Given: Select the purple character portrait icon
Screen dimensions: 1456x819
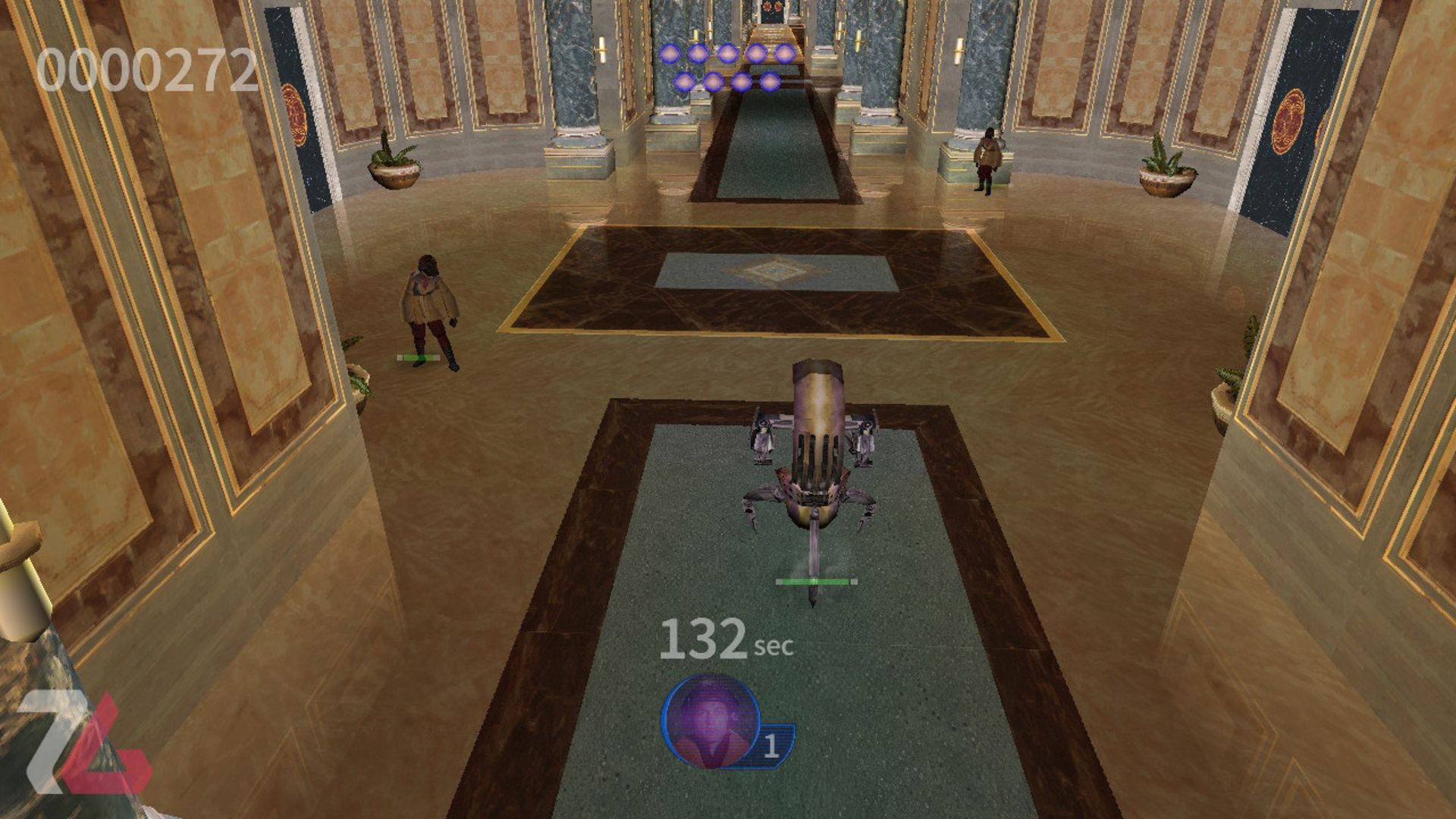Looking at the screenshot, I should pyautogui.click(x=711, y=721).
